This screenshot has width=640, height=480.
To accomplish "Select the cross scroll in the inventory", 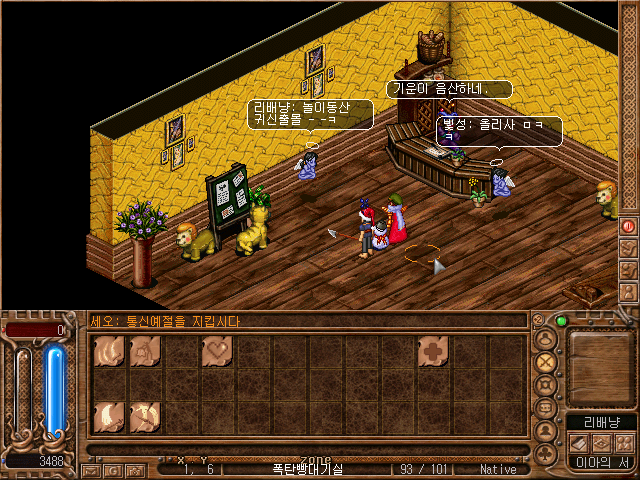I will tap(431, 351).
